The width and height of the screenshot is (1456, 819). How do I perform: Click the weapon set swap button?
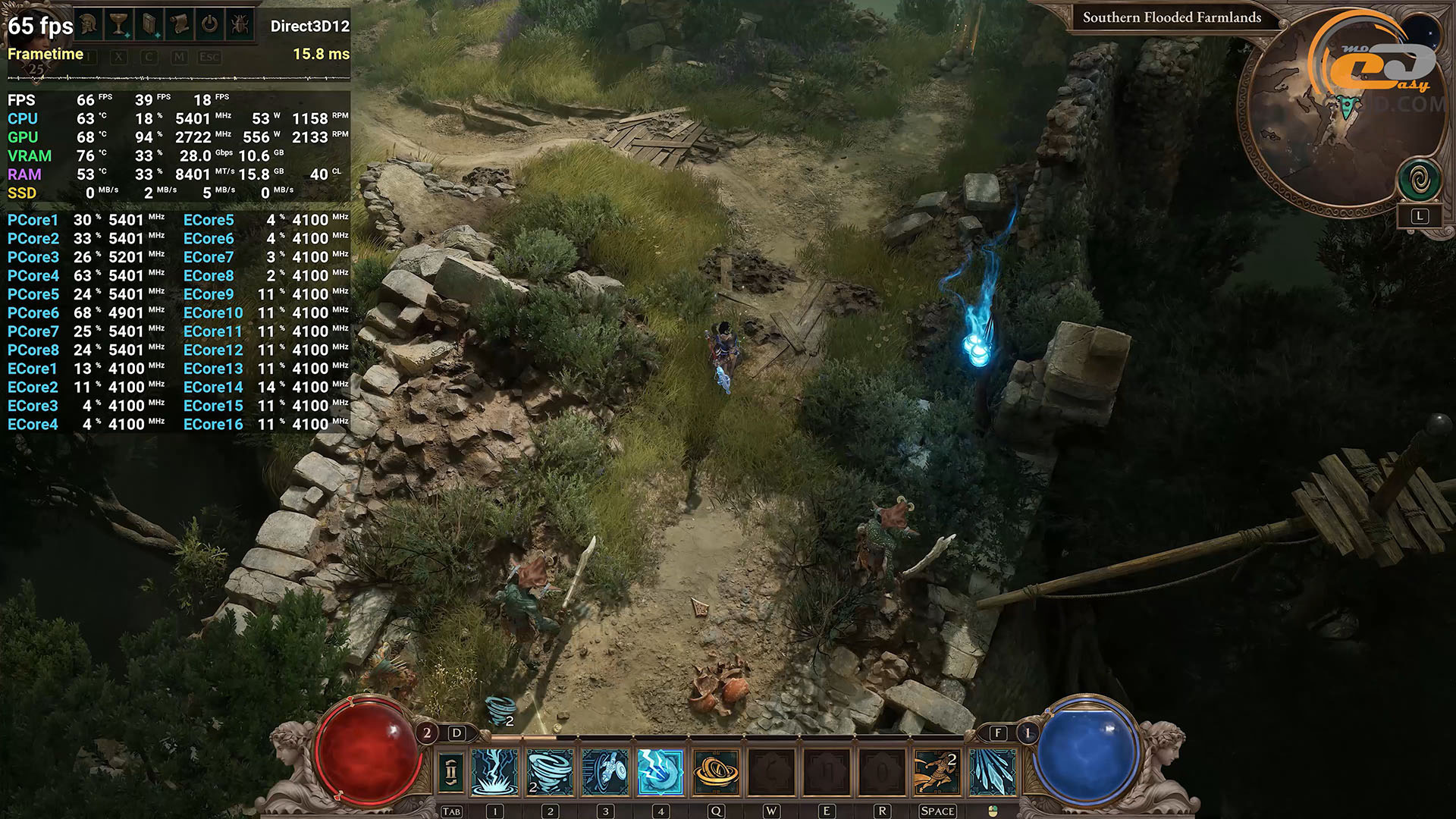pyautogui.click(x=450, y=772)
